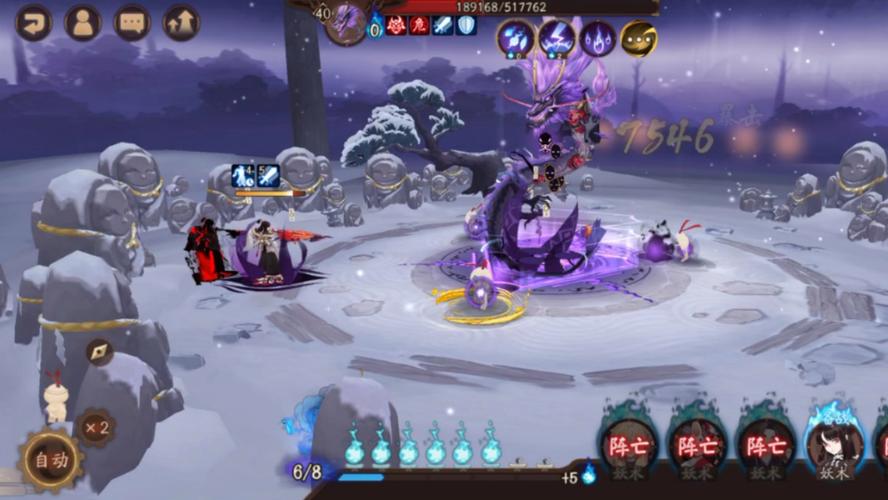888x500 pixels.
Task: Select the boss's first purple claw skill
Action: [516, 39]
